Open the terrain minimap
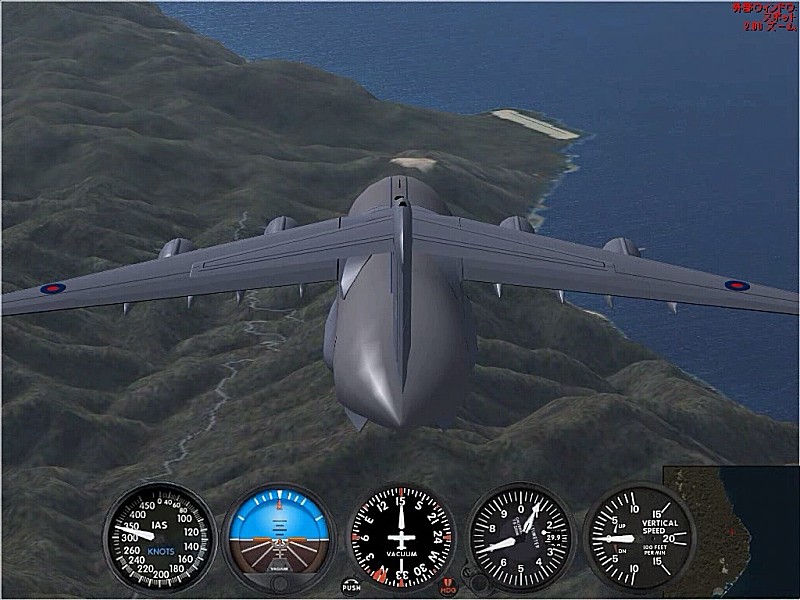 734,528
